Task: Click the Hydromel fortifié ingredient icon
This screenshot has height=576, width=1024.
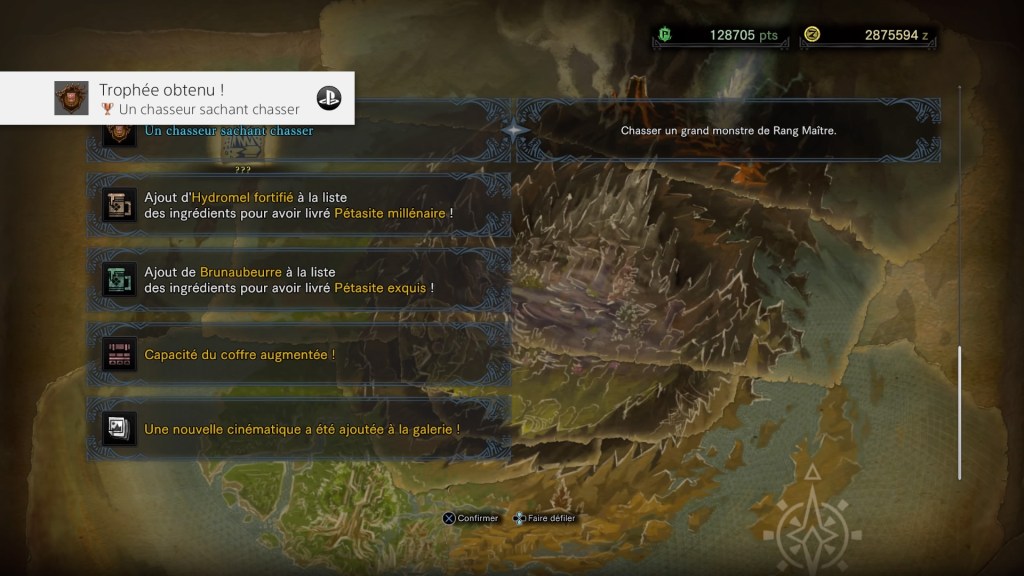Action: [119, 205]
